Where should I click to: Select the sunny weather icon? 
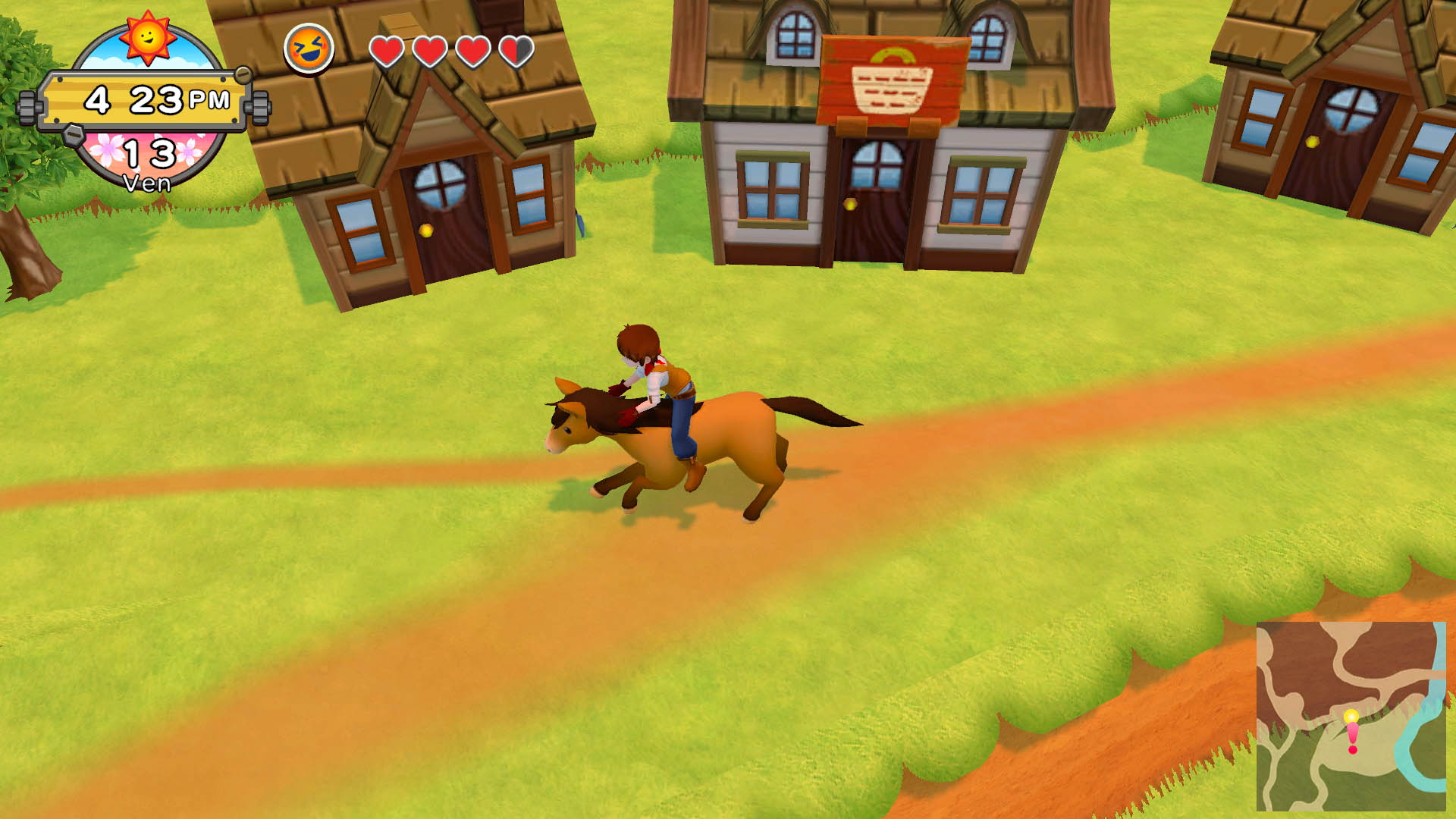pyautogui.click(x=147, y=36)
